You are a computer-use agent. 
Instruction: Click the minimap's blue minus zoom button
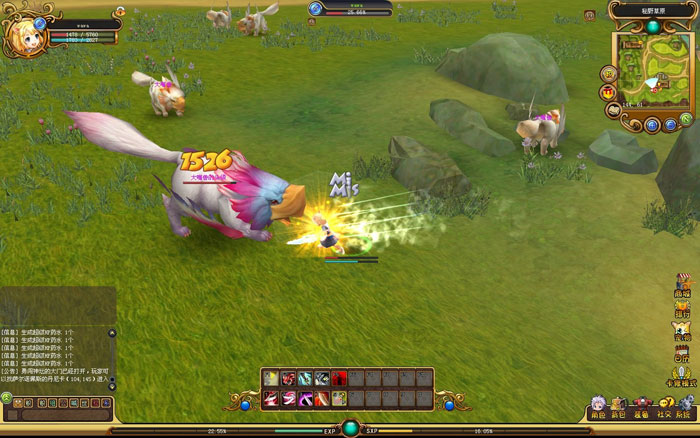669,125
